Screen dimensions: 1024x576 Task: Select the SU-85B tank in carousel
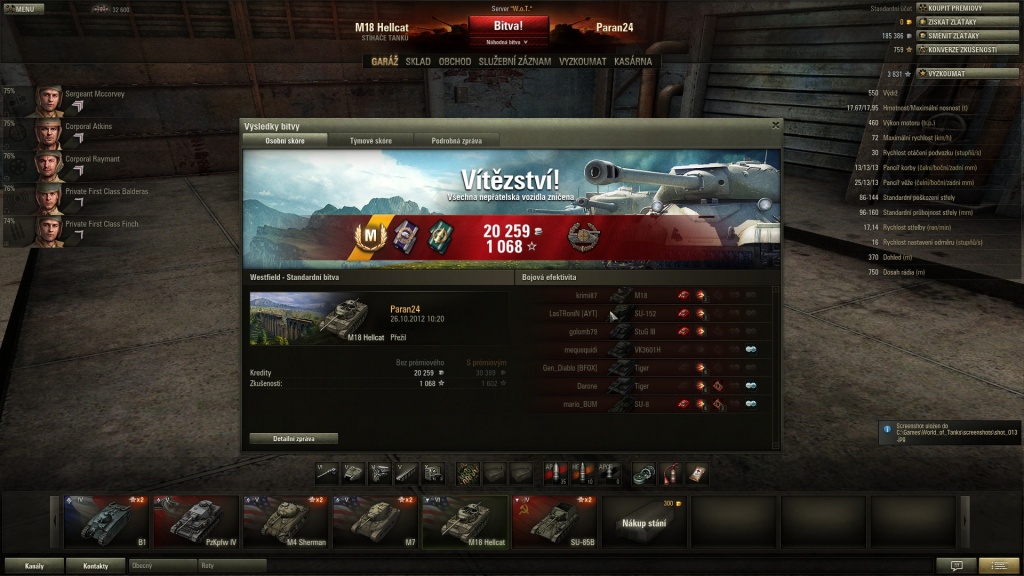pyautogui.click(x=554, y=521)
